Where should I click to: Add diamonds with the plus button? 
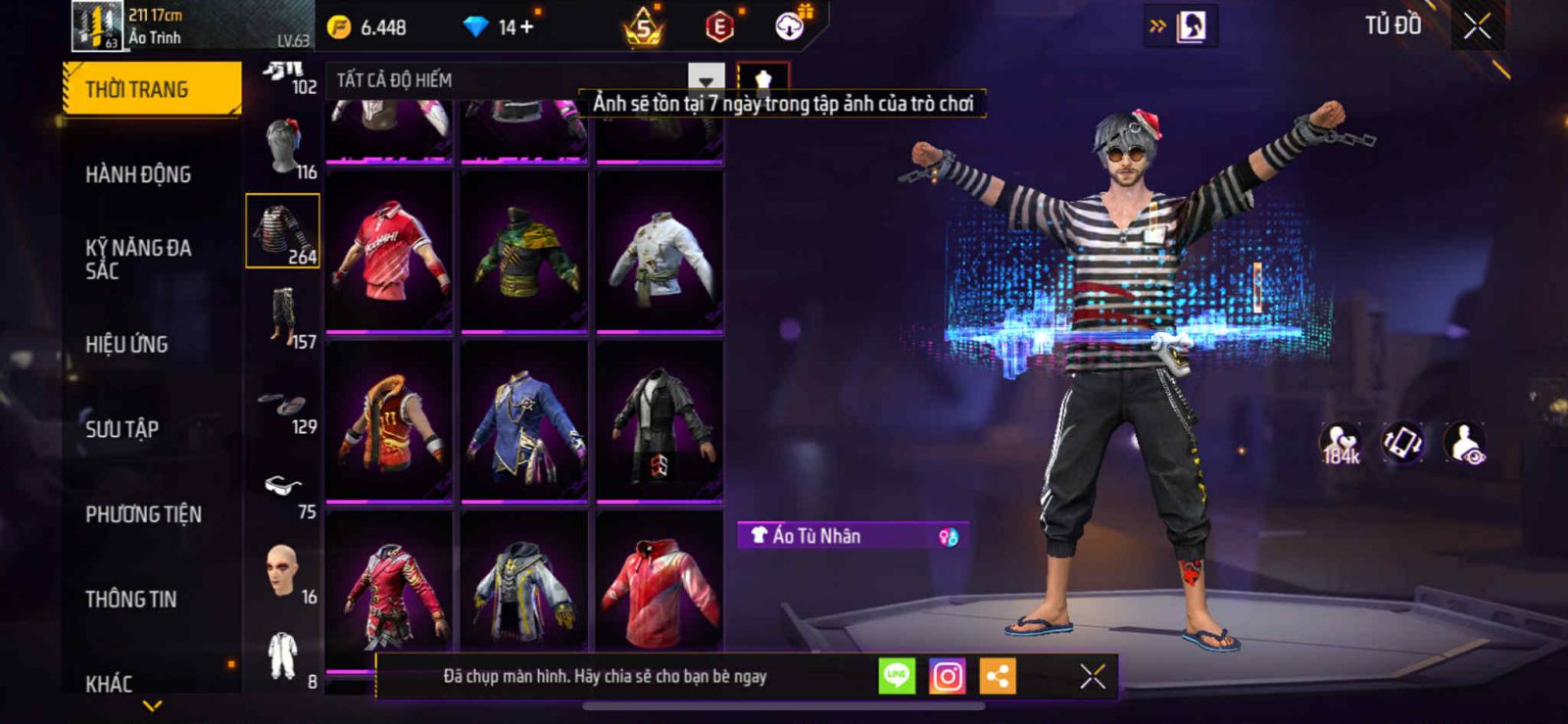[527, 27]
